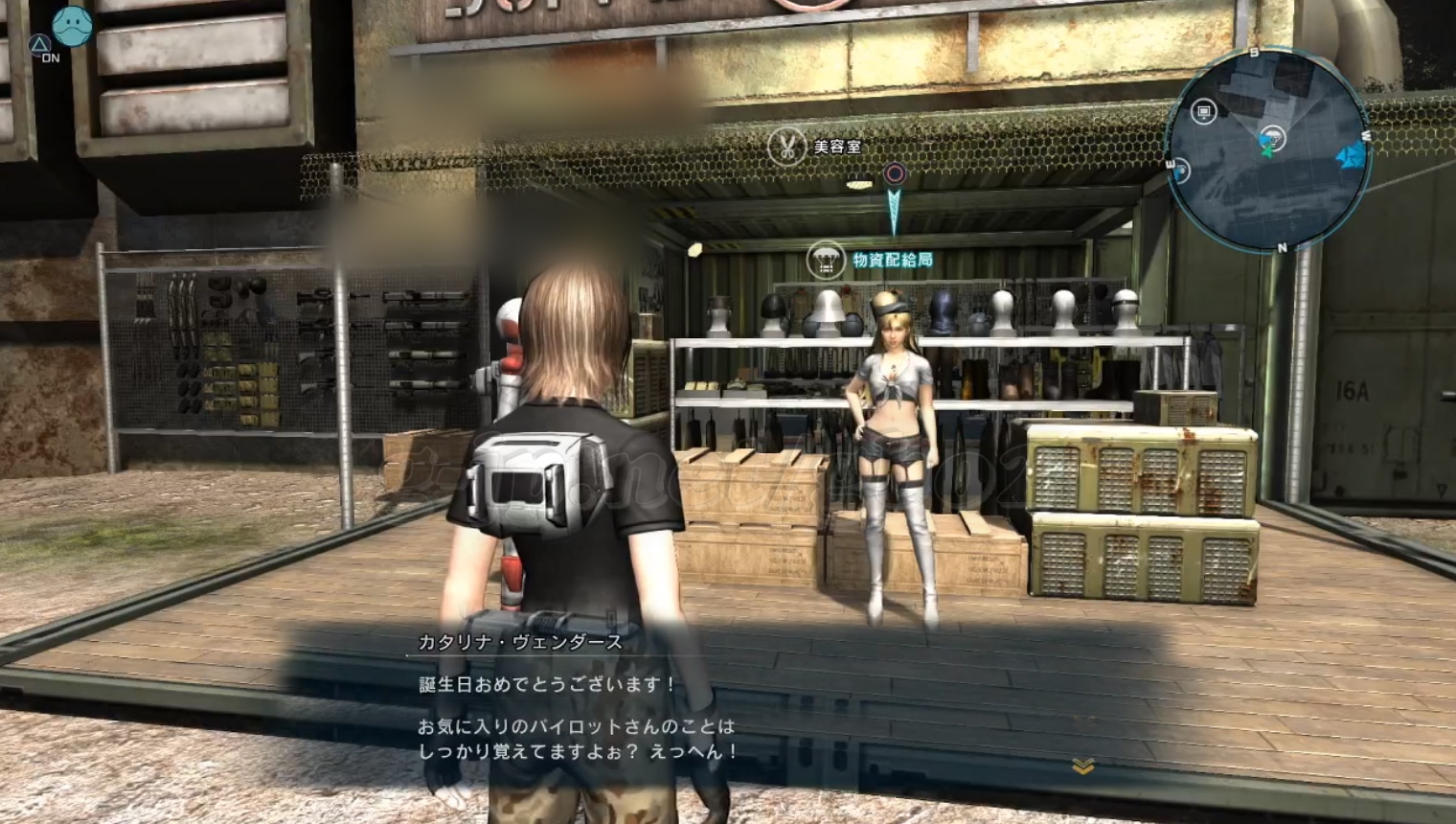Image resolution: width=1456 pixels, height=824 pixels.
Task: Click the blue Haro icon
Action: (72, 26)
